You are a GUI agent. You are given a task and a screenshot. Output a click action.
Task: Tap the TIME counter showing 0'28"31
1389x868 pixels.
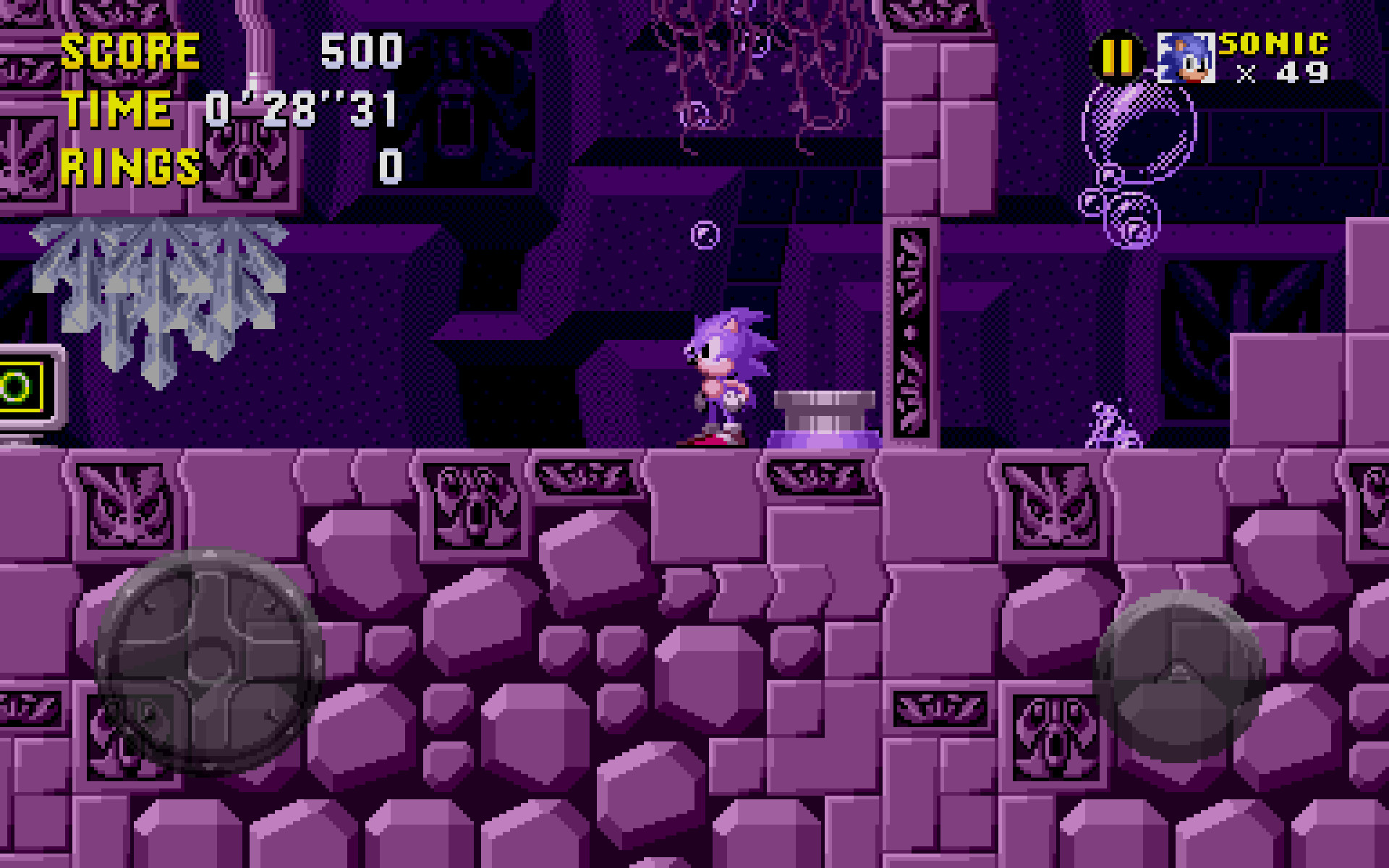(300, 109)
